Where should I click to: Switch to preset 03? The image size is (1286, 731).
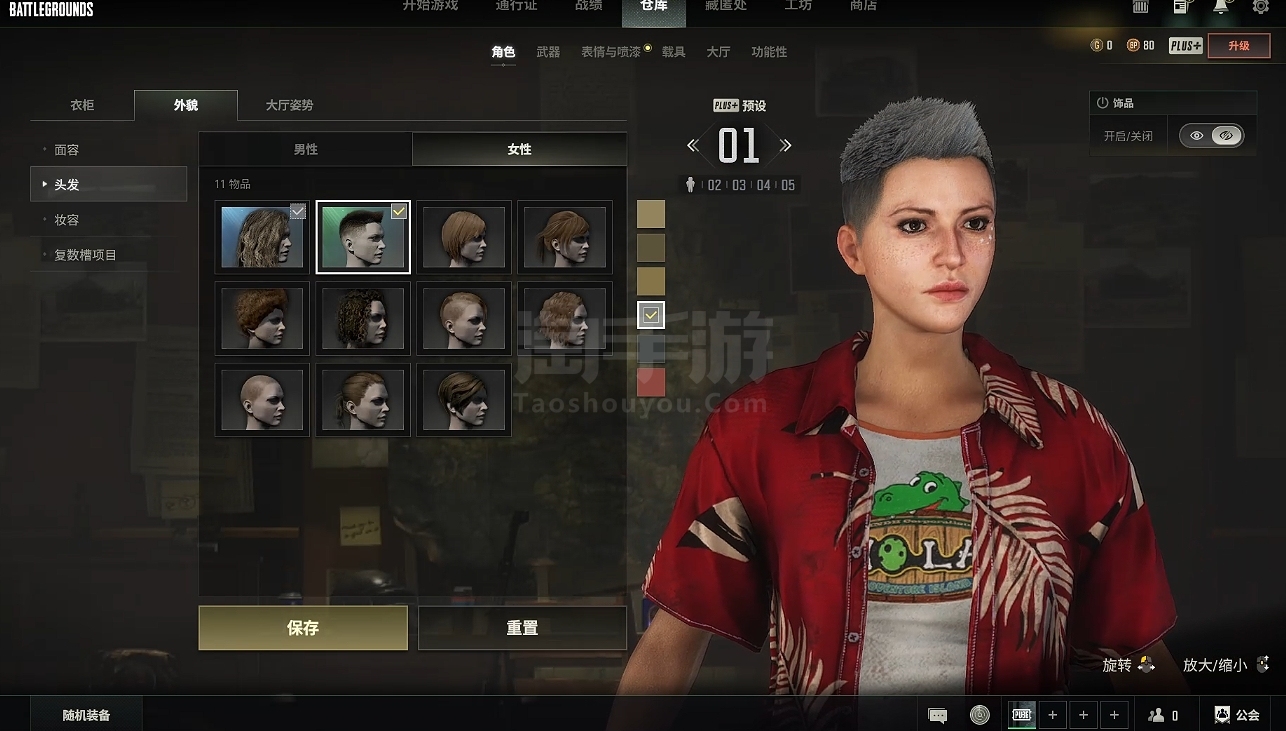click(739, 185)
